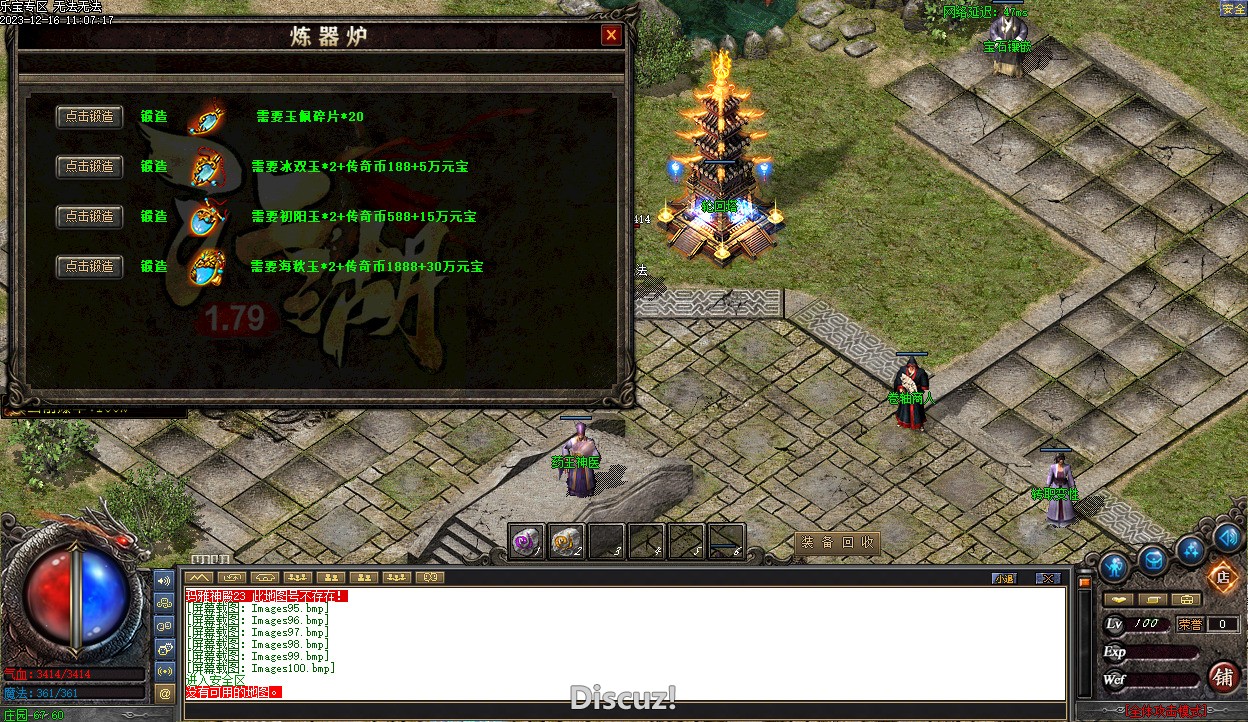Viewport: 1248px width, 722px height.
Task: Start forging the 初阳玉 recipe
Action: (x=89, y=216)
